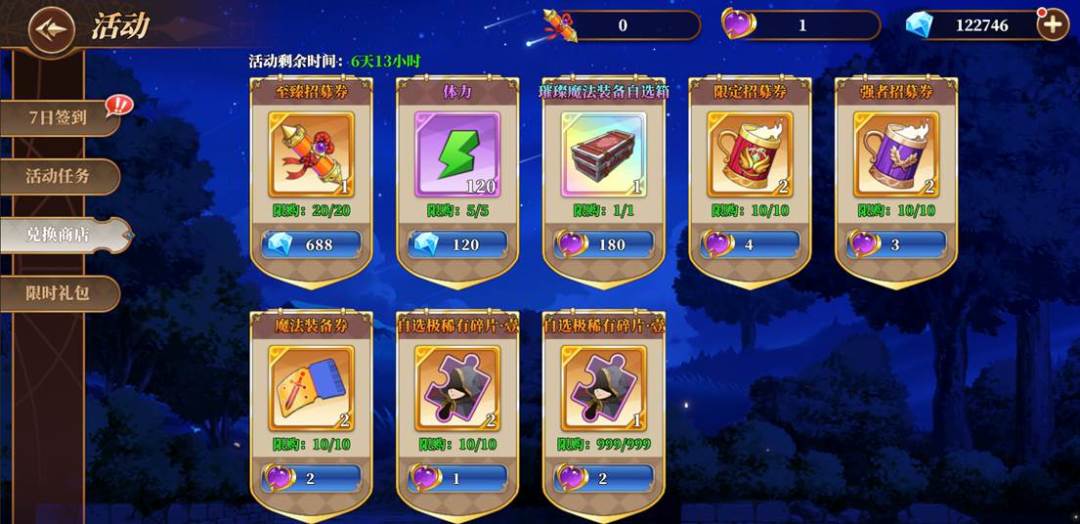
Task: Exchange 4 hearts for 限定招募券
Action: (x=750, y=244)
